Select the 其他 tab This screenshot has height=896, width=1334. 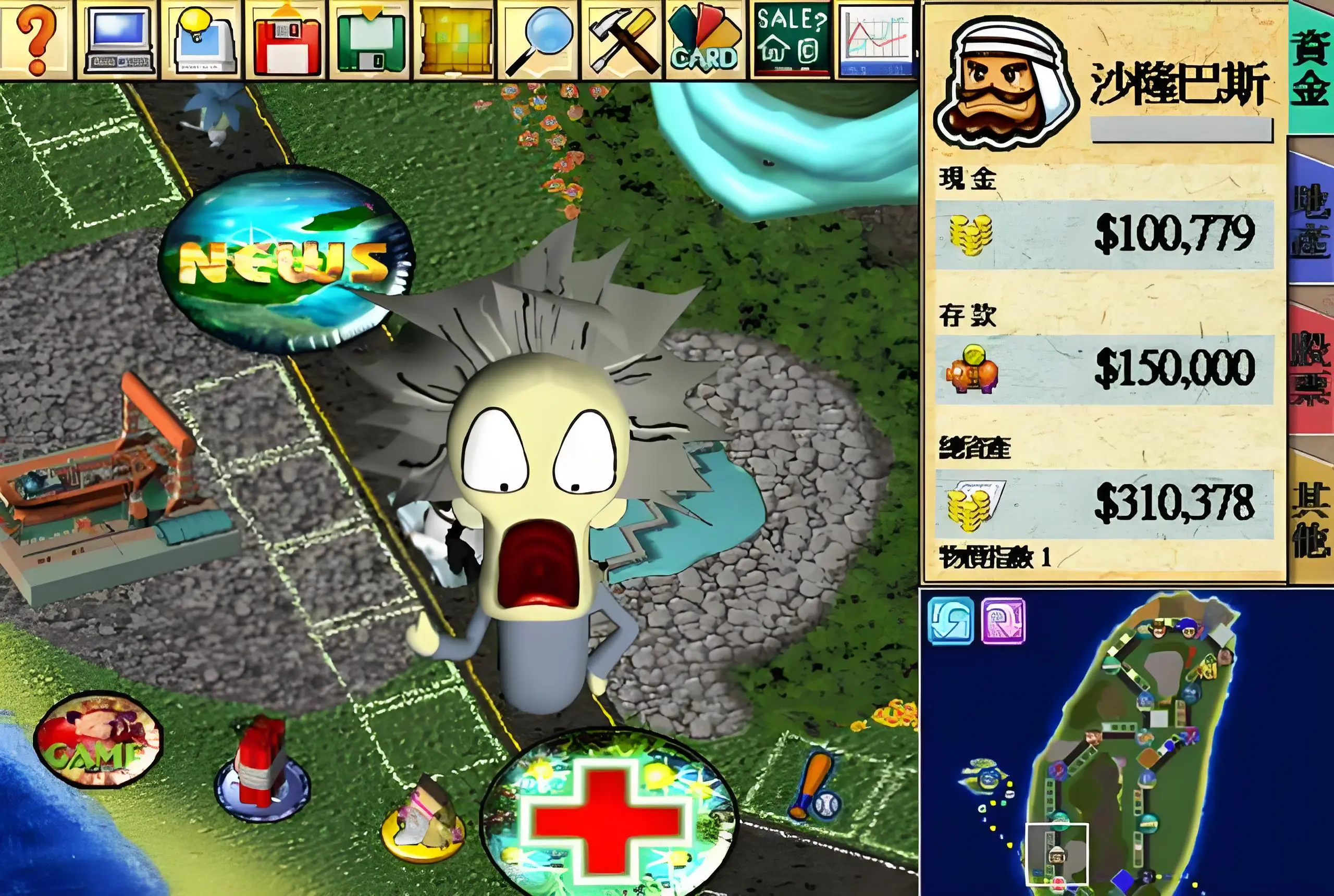(1311, 517)
